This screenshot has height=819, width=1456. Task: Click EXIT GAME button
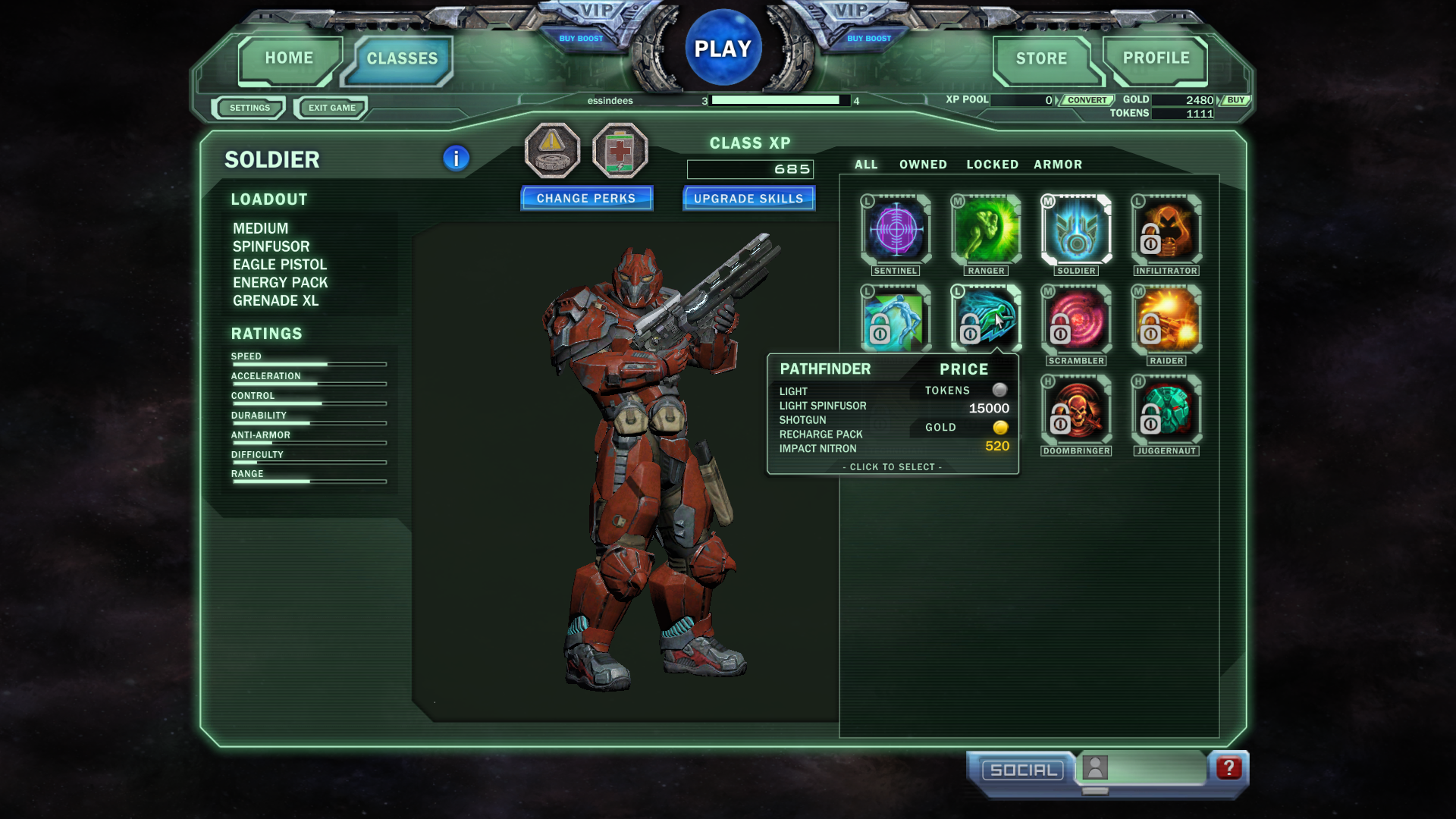pyautogui.click(x=331, y=108)
